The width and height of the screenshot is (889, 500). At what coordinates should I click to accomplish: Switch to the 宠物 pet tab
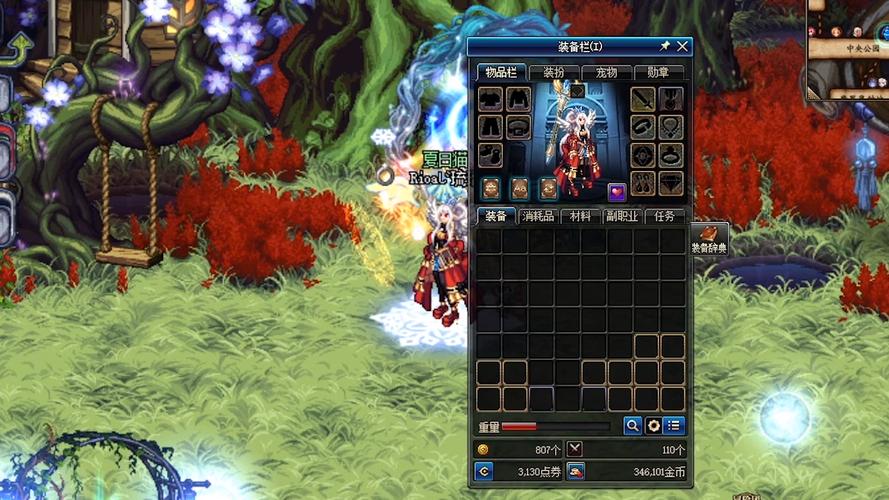click(x=606, y=72)
